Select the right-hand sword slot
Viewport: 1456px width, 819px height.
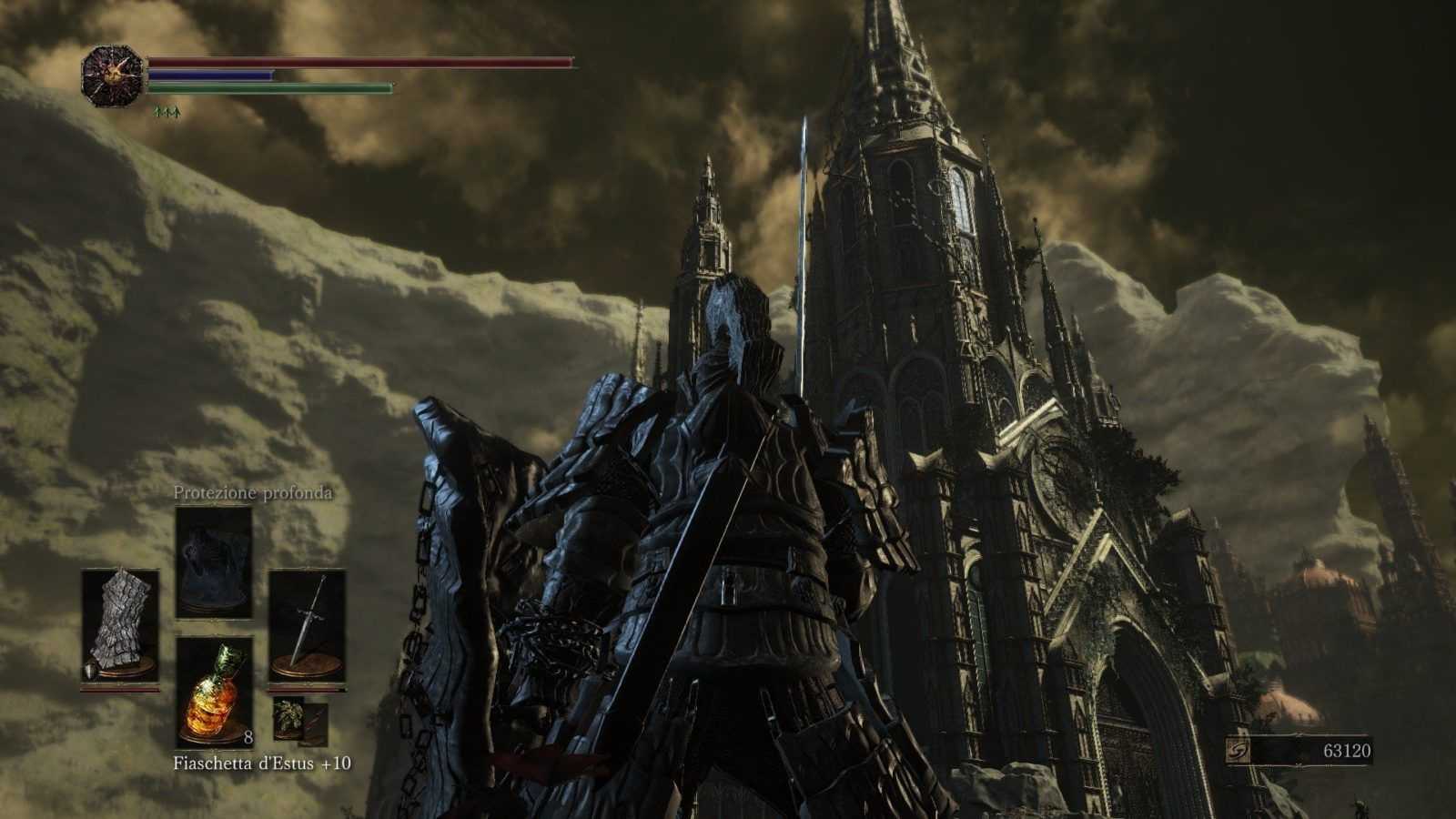pos(308,626)
